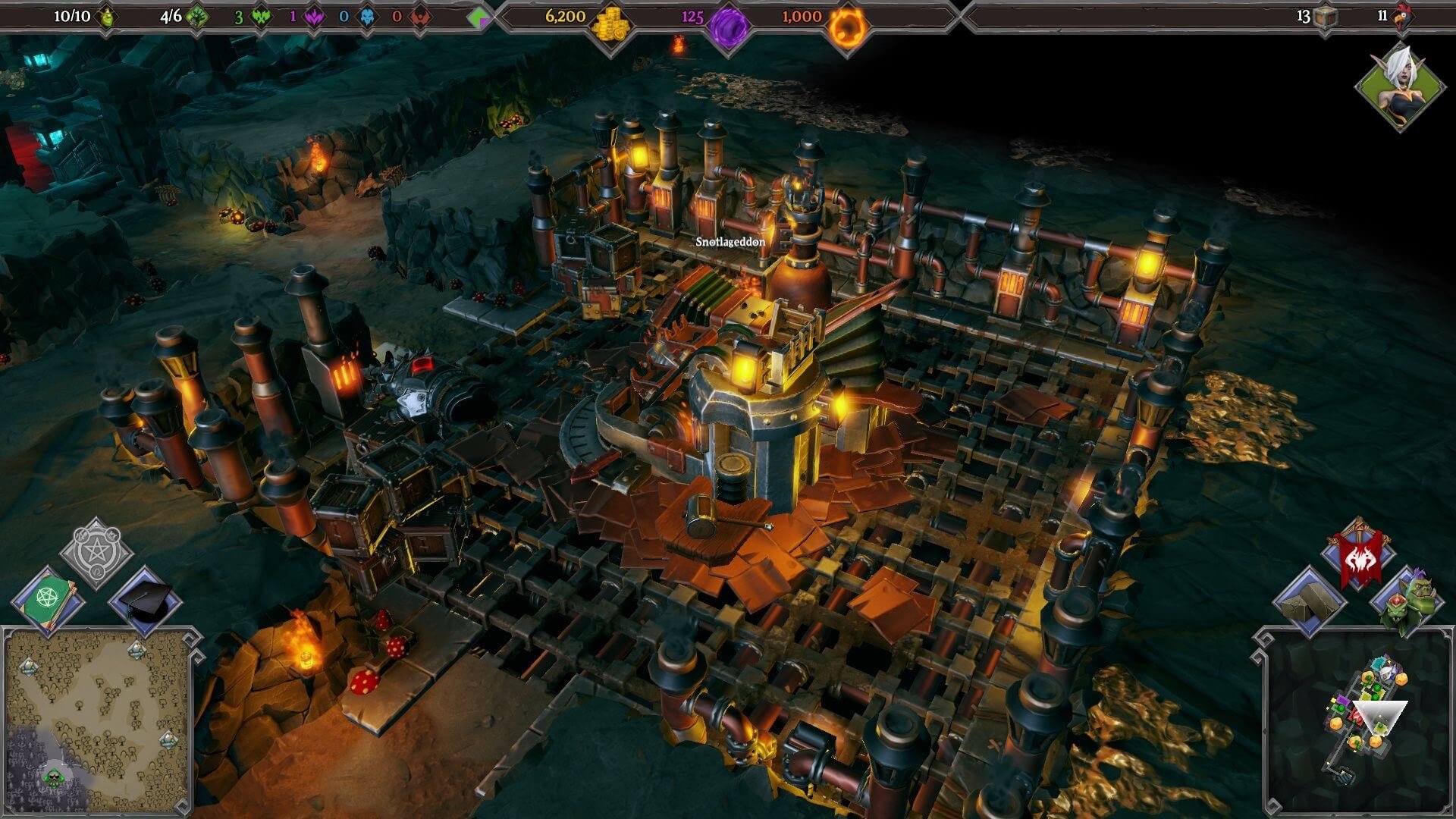Open the spellbook with the green pentagram

(x=48, y=598)
